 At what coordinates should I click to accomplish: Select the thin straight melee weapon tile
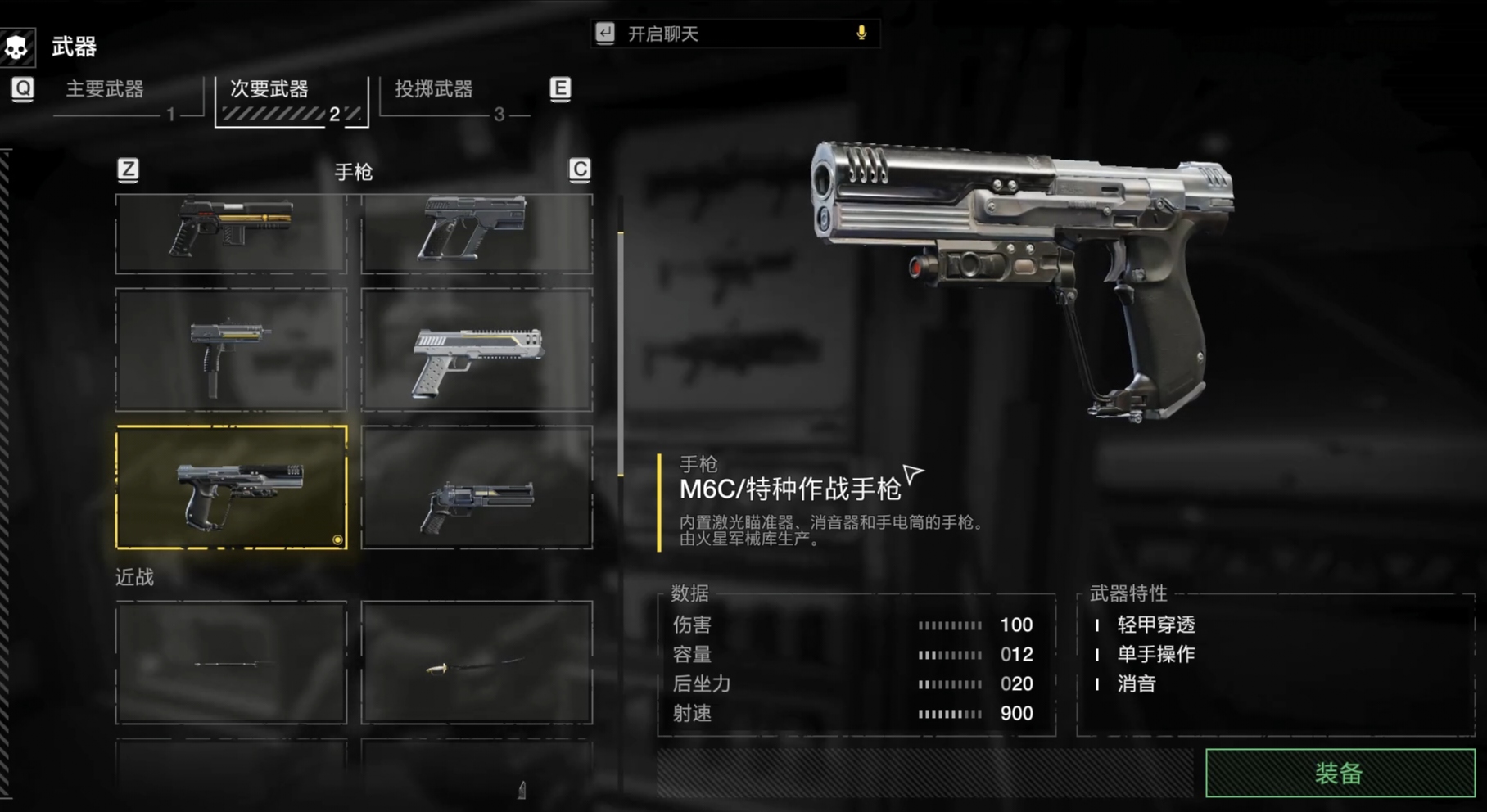tap(232, 663)
